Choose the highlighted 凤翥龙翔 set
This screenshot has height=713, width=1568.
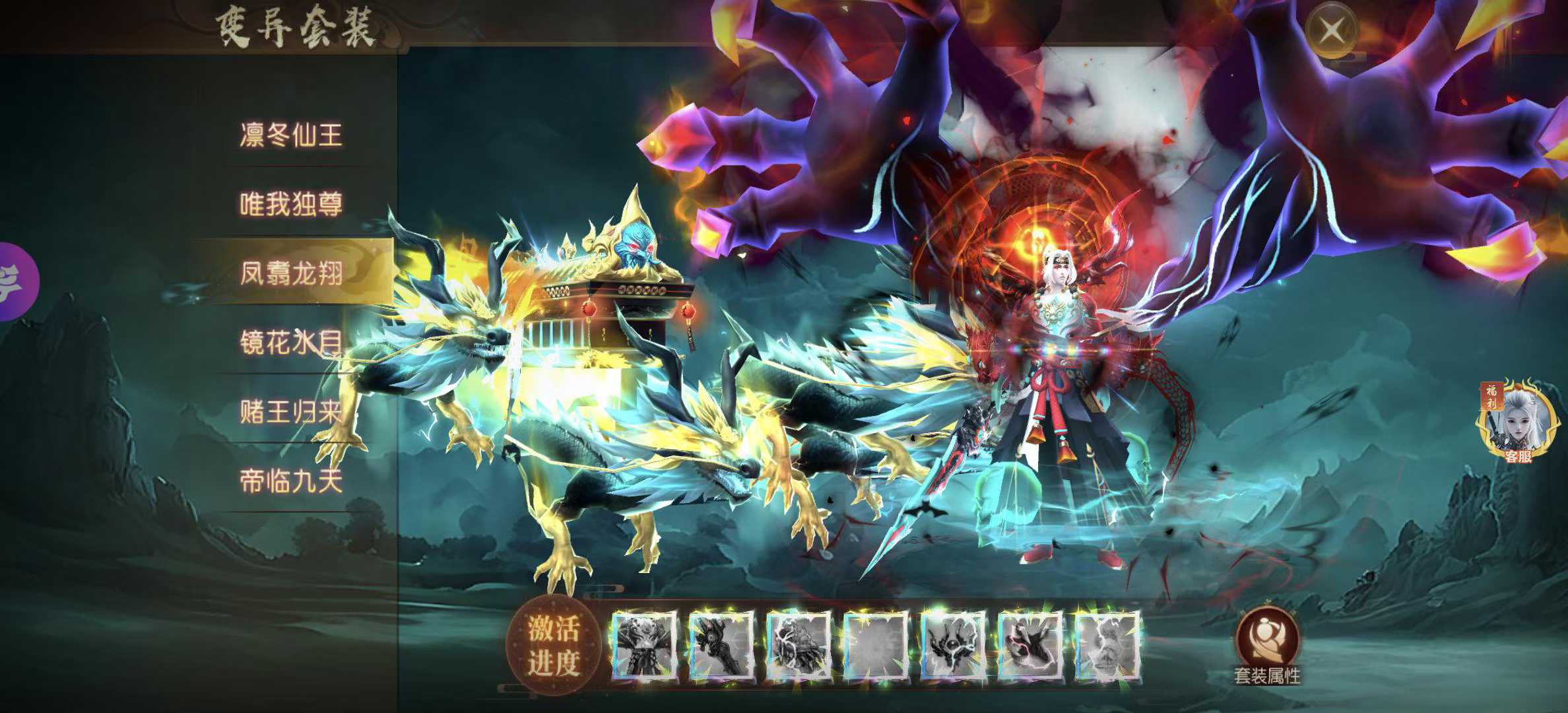291,273
